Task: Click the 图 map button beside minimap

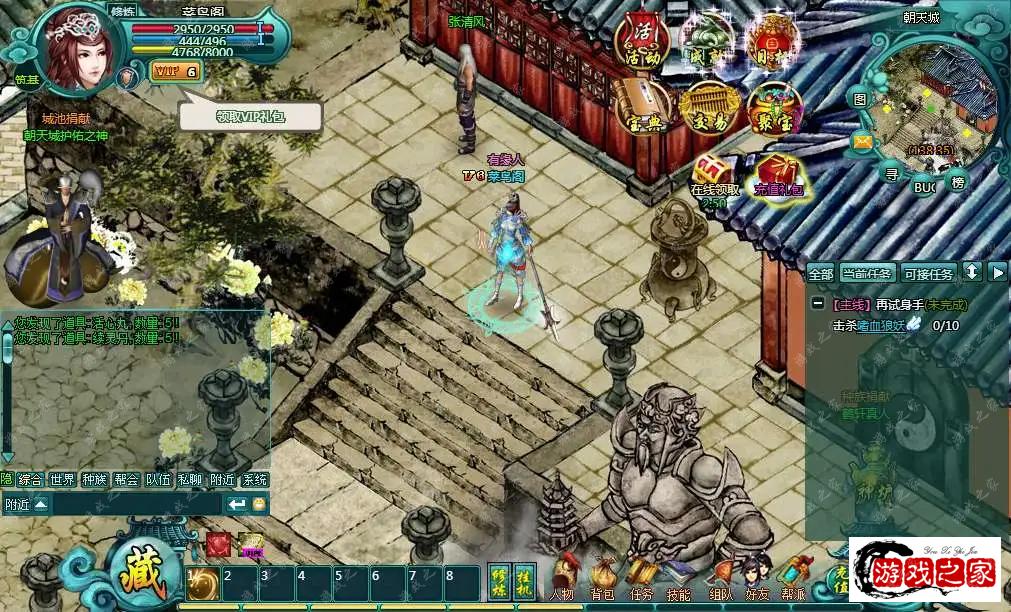Action: 860,98
